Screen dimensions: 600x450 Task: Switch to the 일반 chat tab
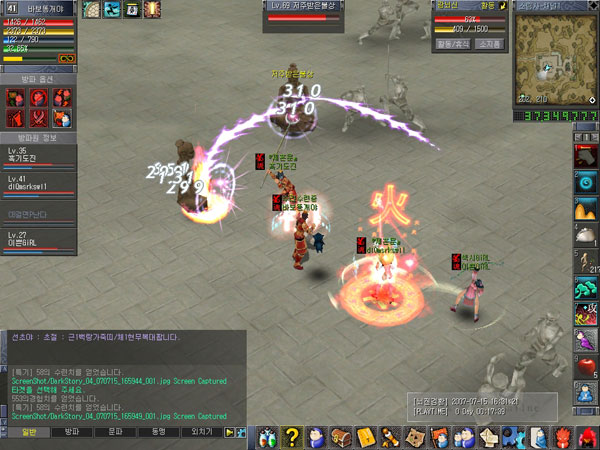pos(29,432)
